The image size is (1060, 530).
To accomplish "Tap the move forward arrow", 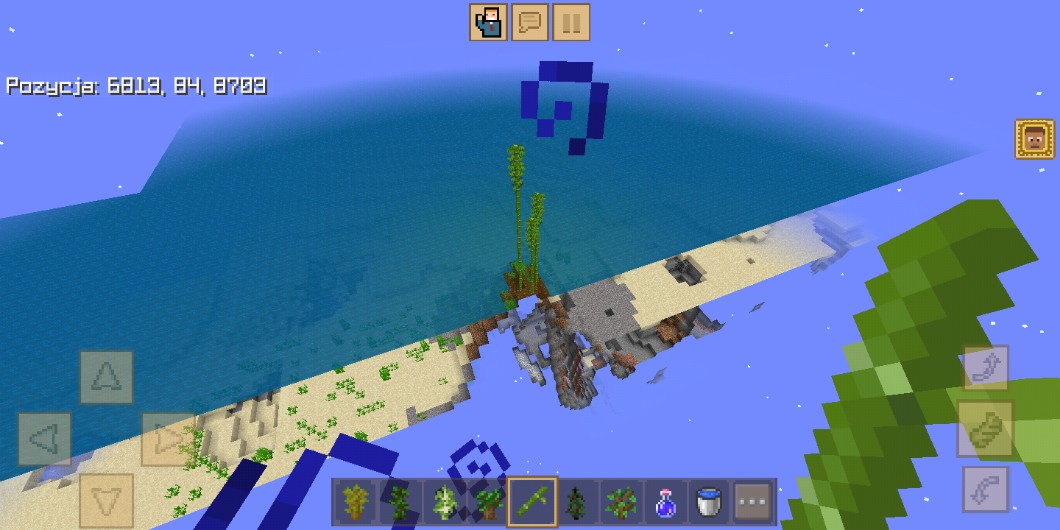I will point(106,377).
